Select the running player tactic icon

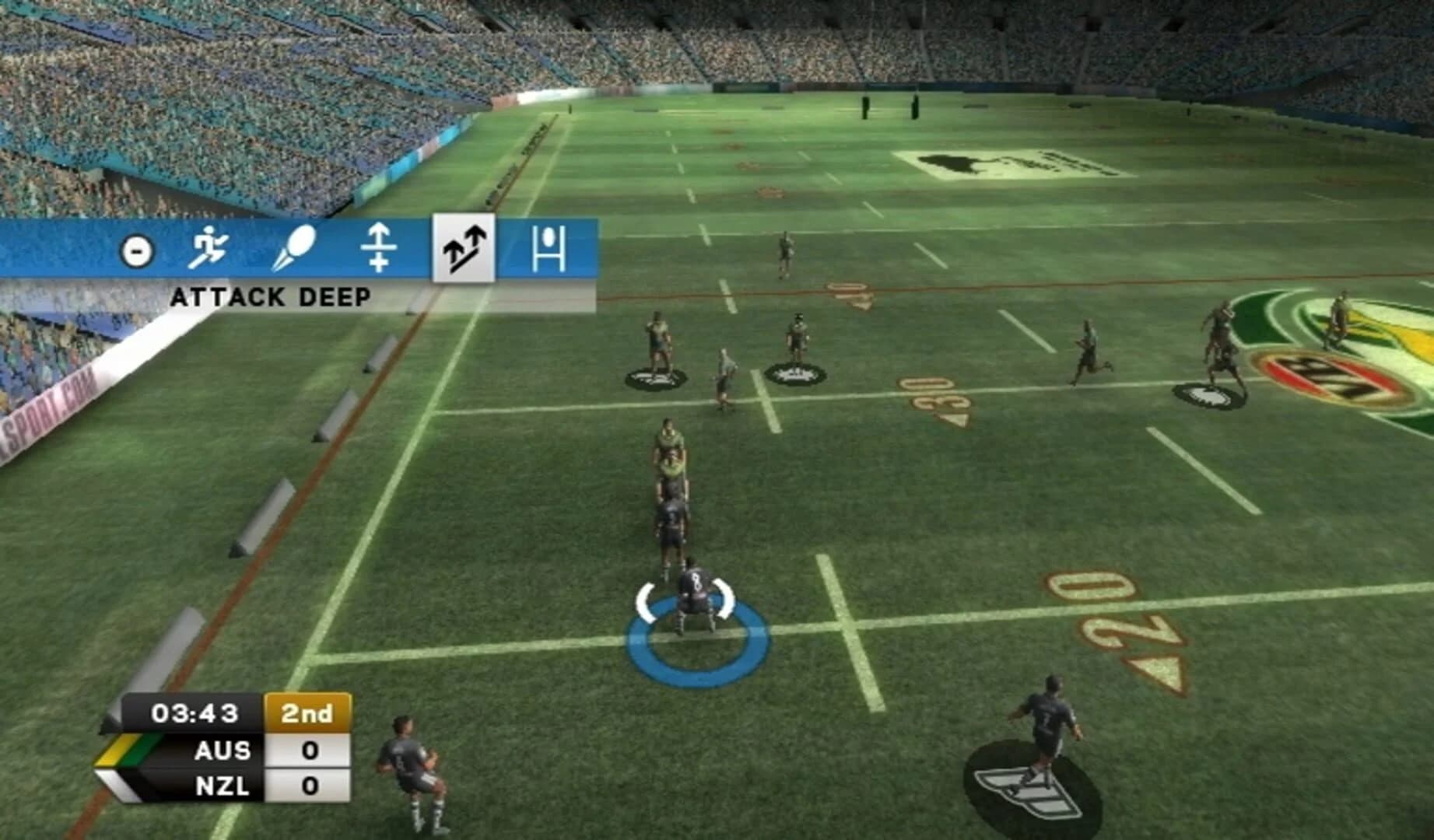[x=212, y=249]
